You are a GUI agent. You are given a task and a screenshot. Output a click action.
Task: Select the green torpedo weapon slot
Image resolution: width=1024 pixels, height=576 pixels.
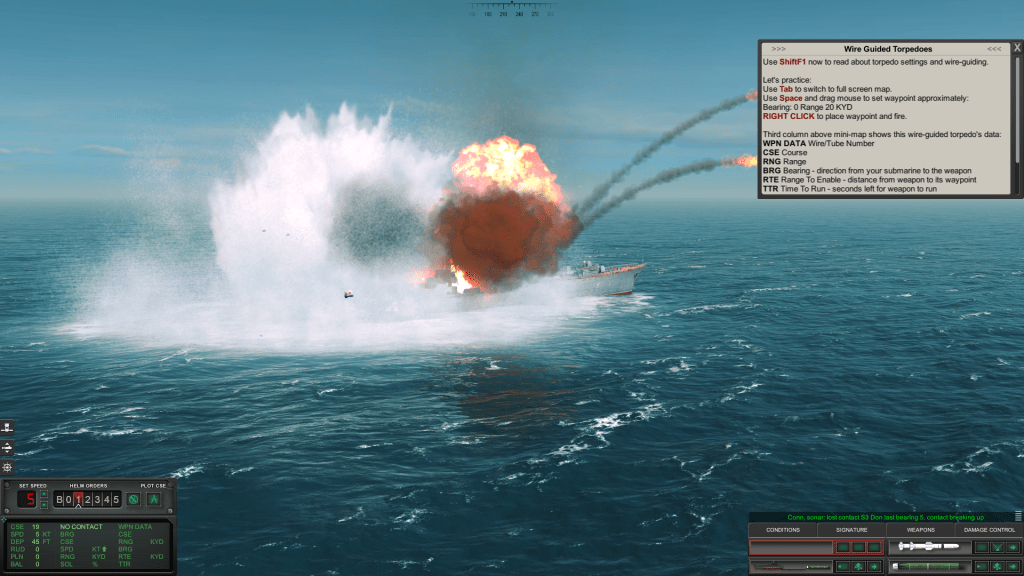pos(929,566)
